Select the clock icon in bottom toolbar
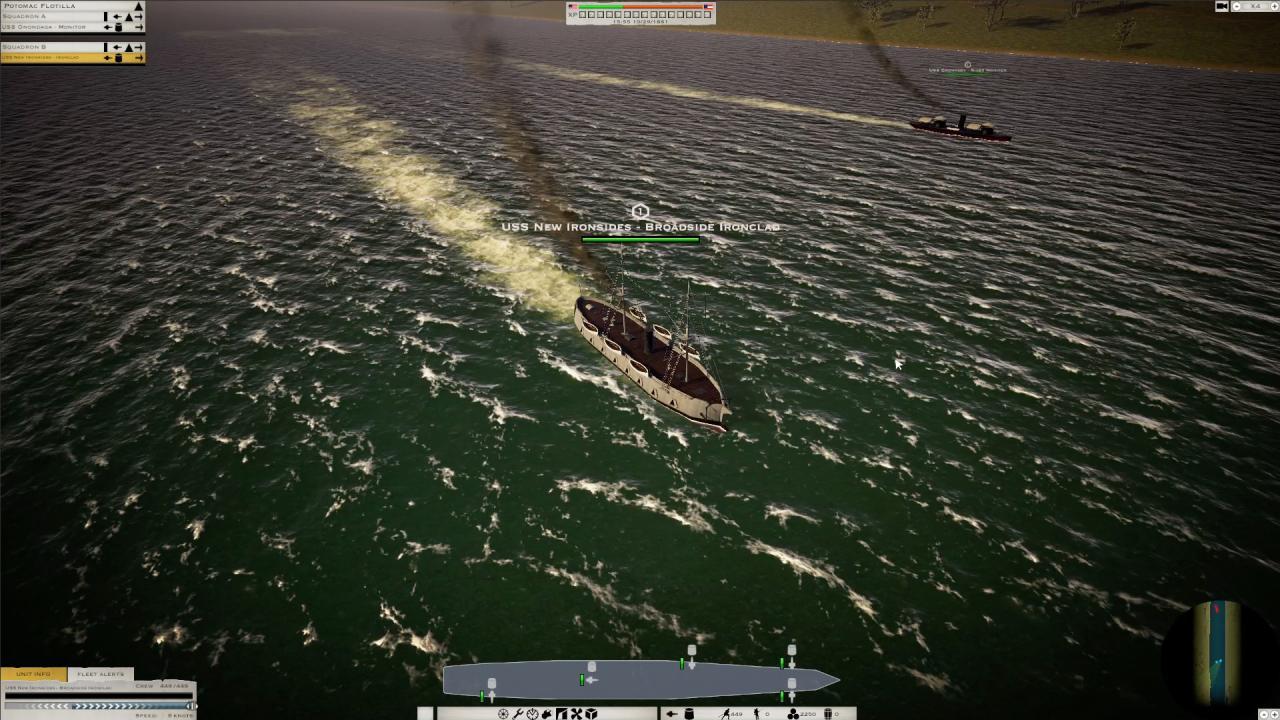The image size is (1280, 720). [531, 712]
